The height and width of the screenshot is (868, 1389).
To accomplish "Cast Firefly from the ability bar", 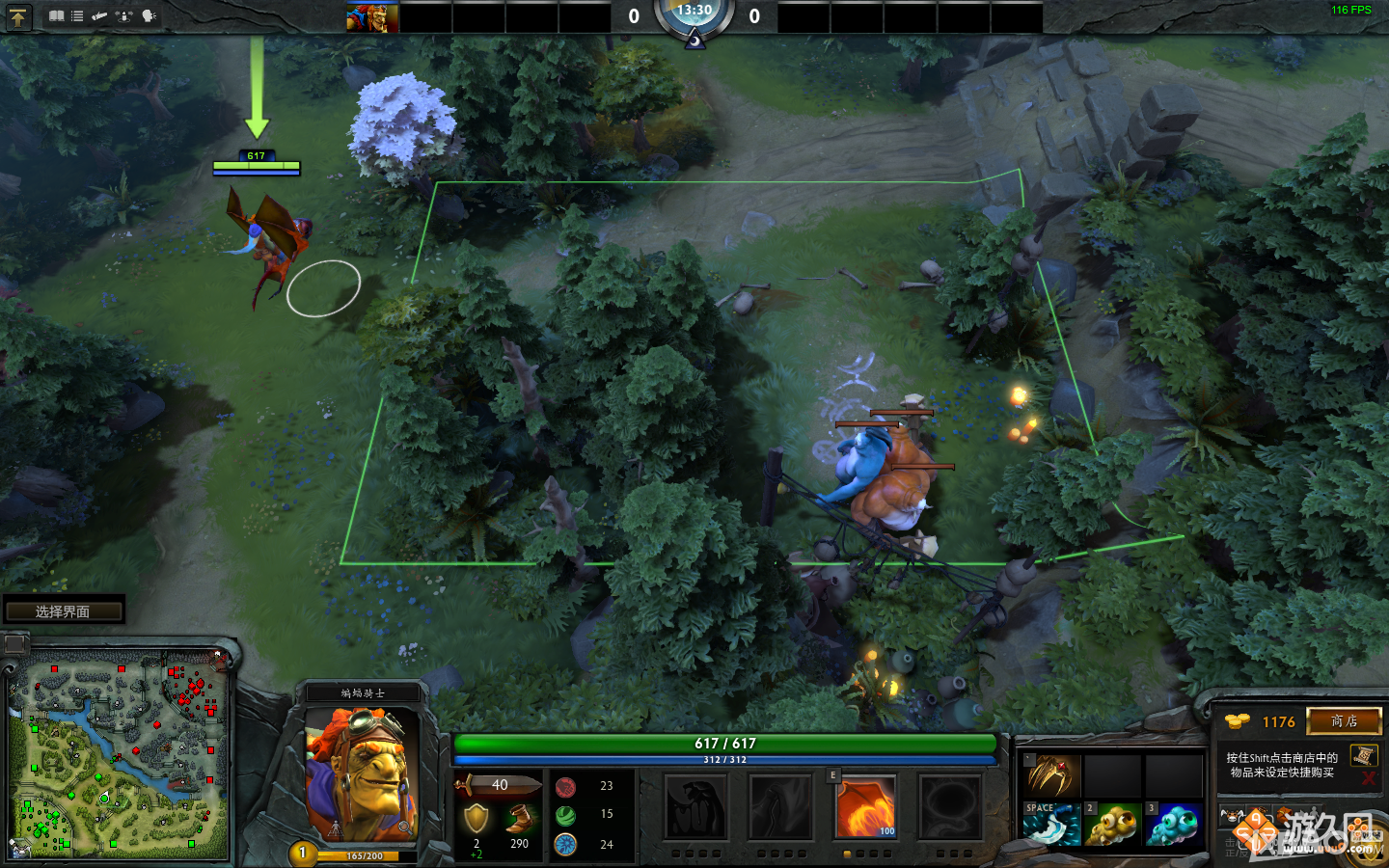I will coord(865,808).
